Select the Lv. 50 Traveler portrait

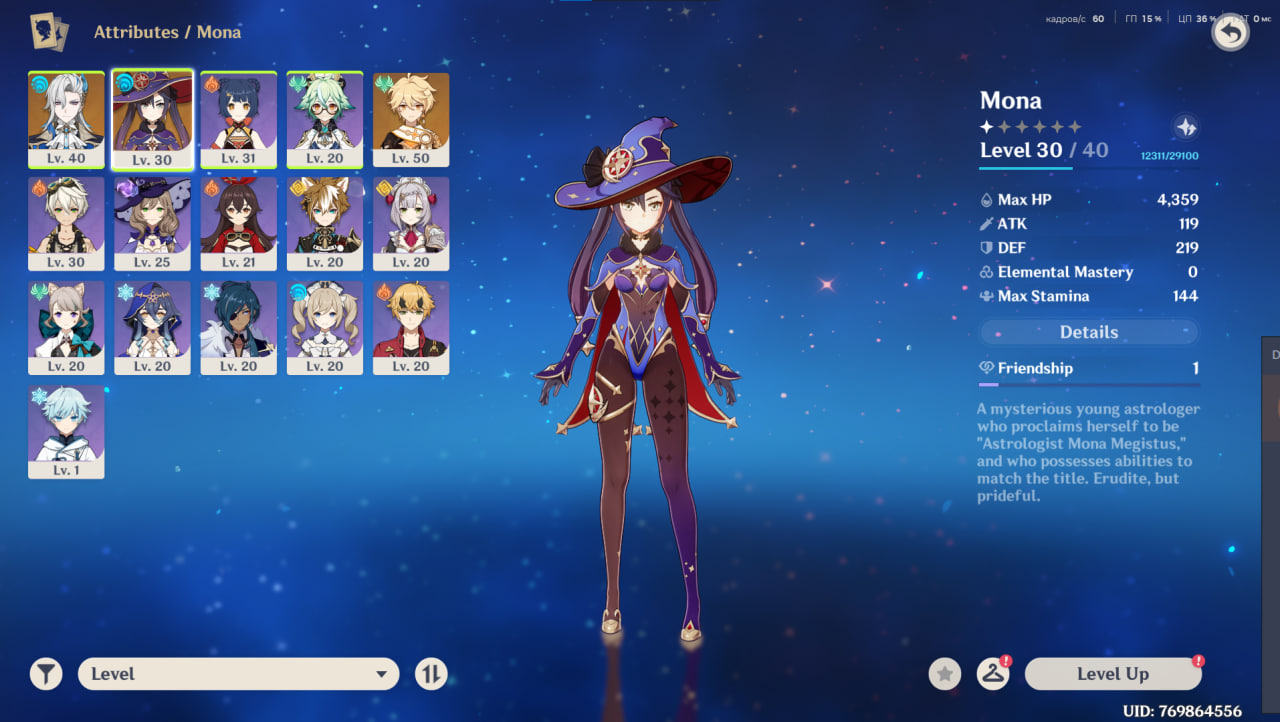(411, 118)
